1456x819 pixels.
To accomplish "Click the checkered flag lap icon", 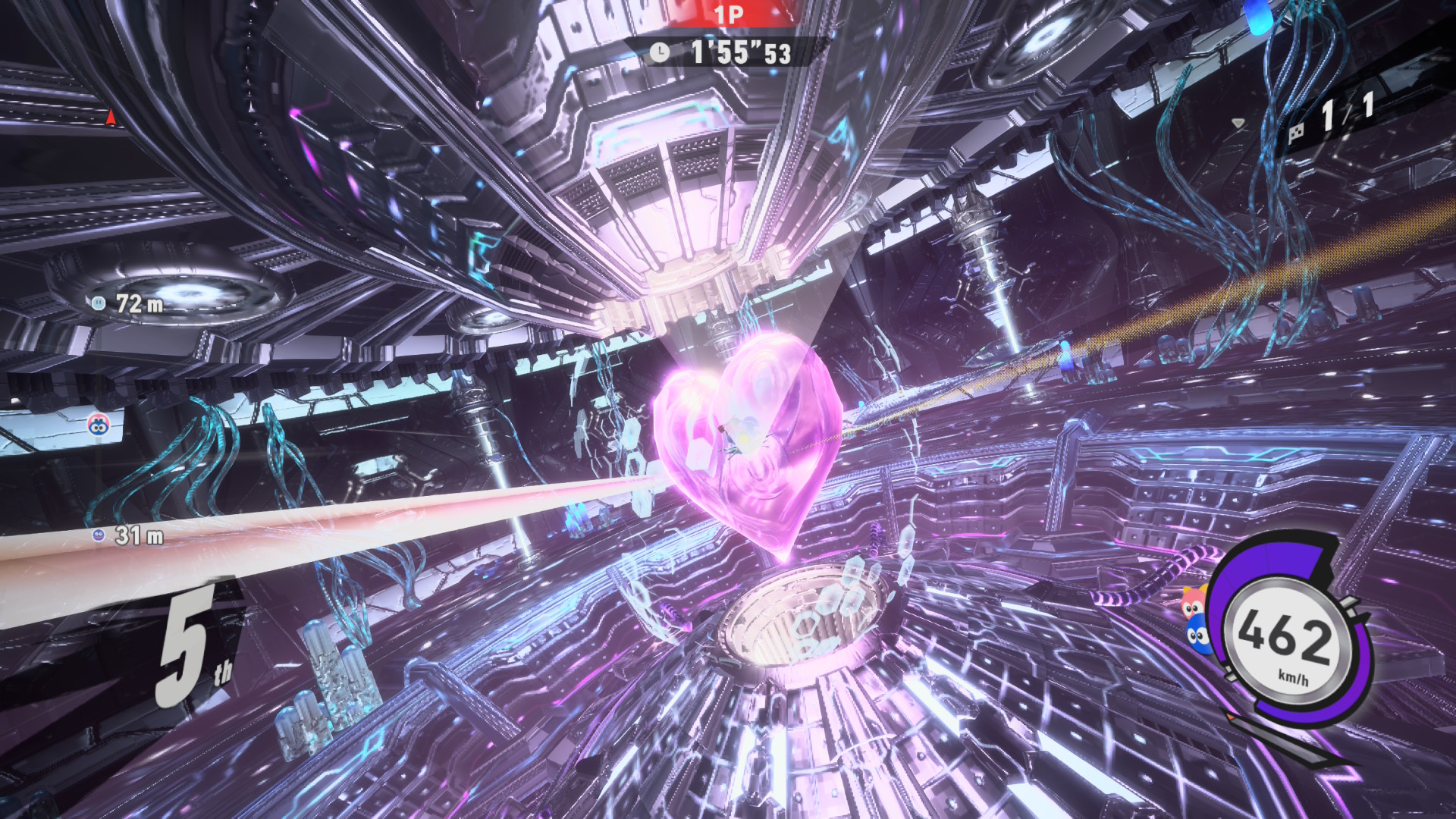I will coord(1297,133).
